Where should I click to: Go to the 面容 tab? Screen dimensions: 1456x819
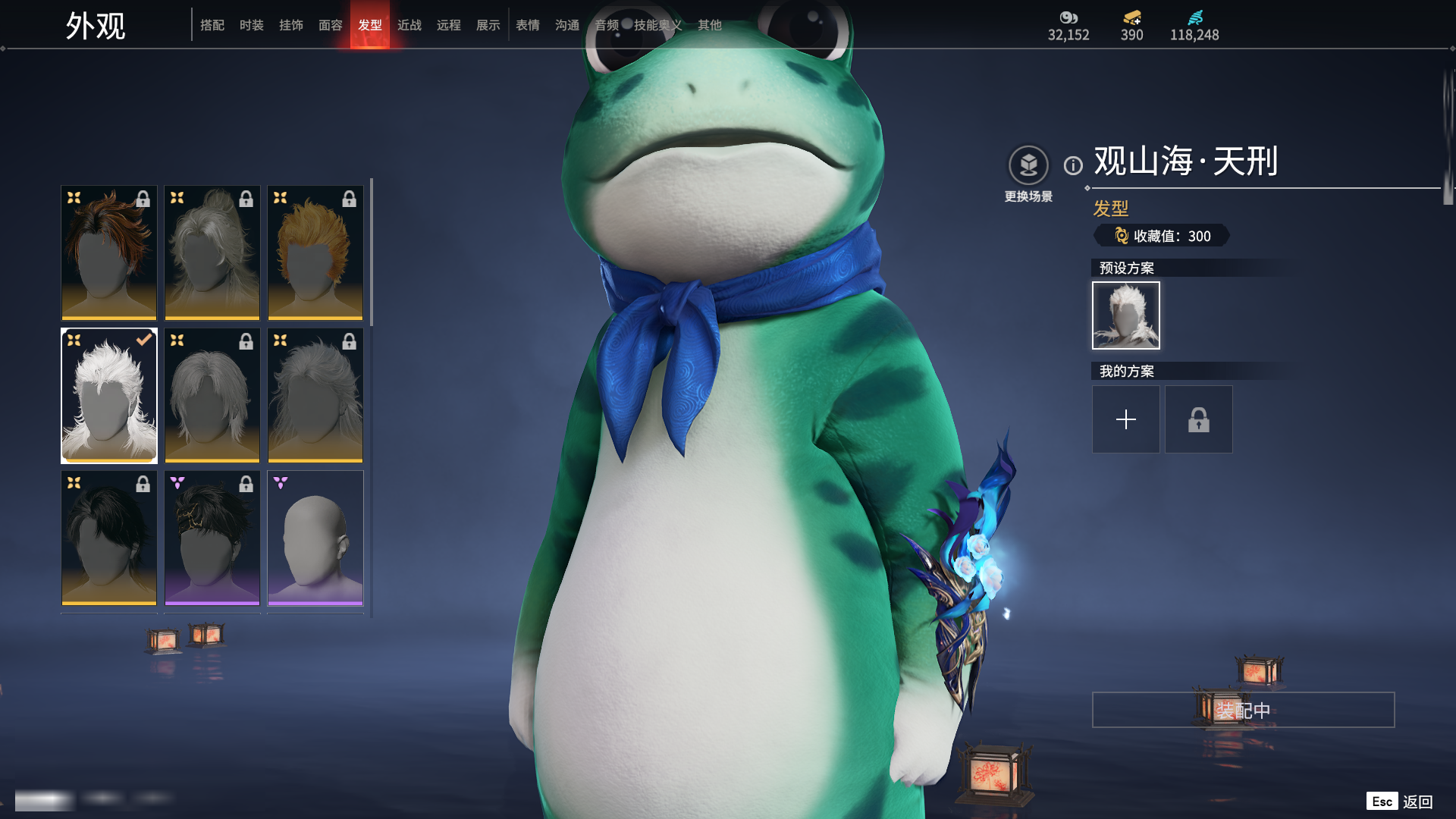tap(331, 25)
